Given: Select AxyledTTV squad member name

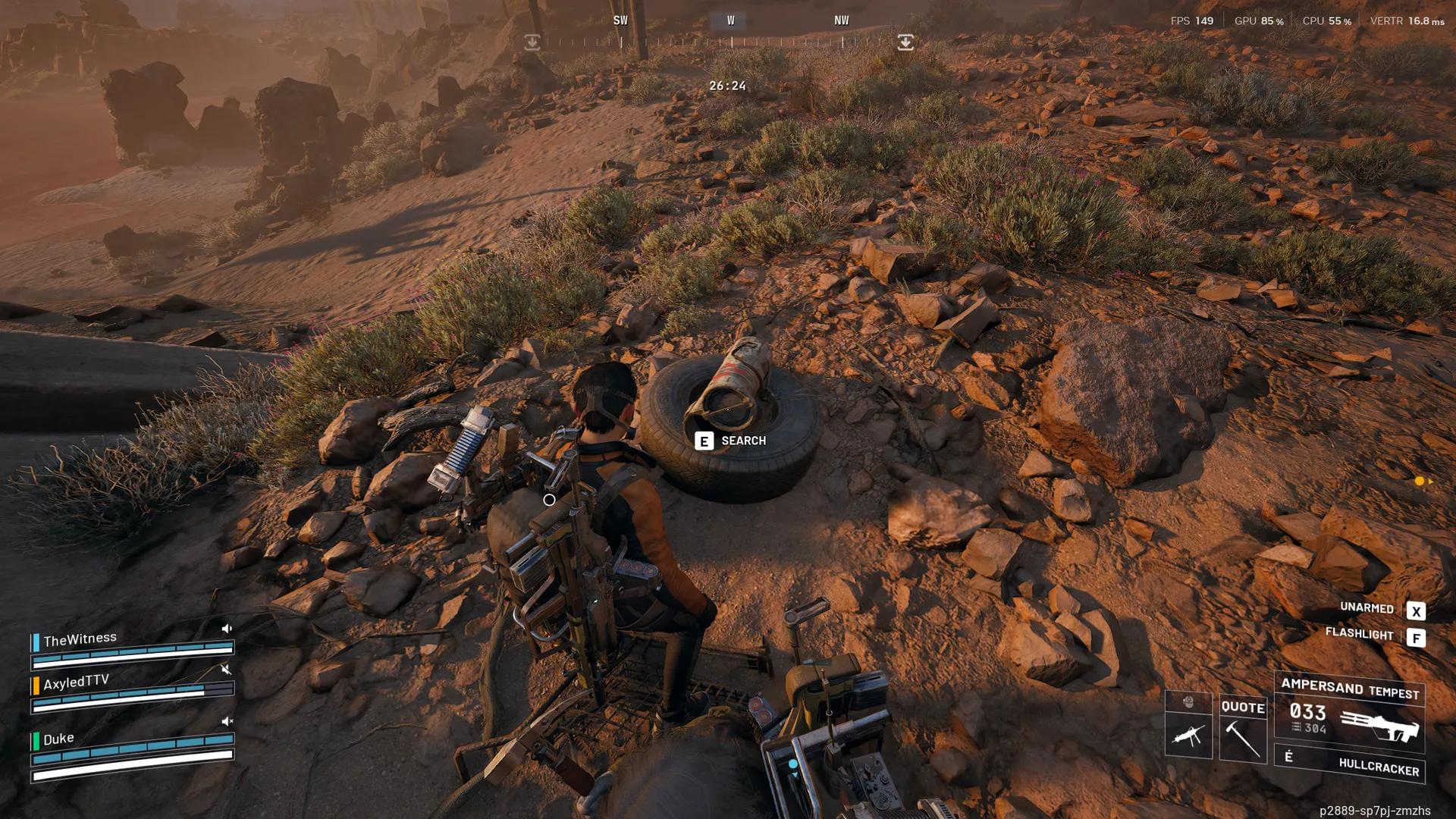Looking at the screenshot, I should (76, 682).
